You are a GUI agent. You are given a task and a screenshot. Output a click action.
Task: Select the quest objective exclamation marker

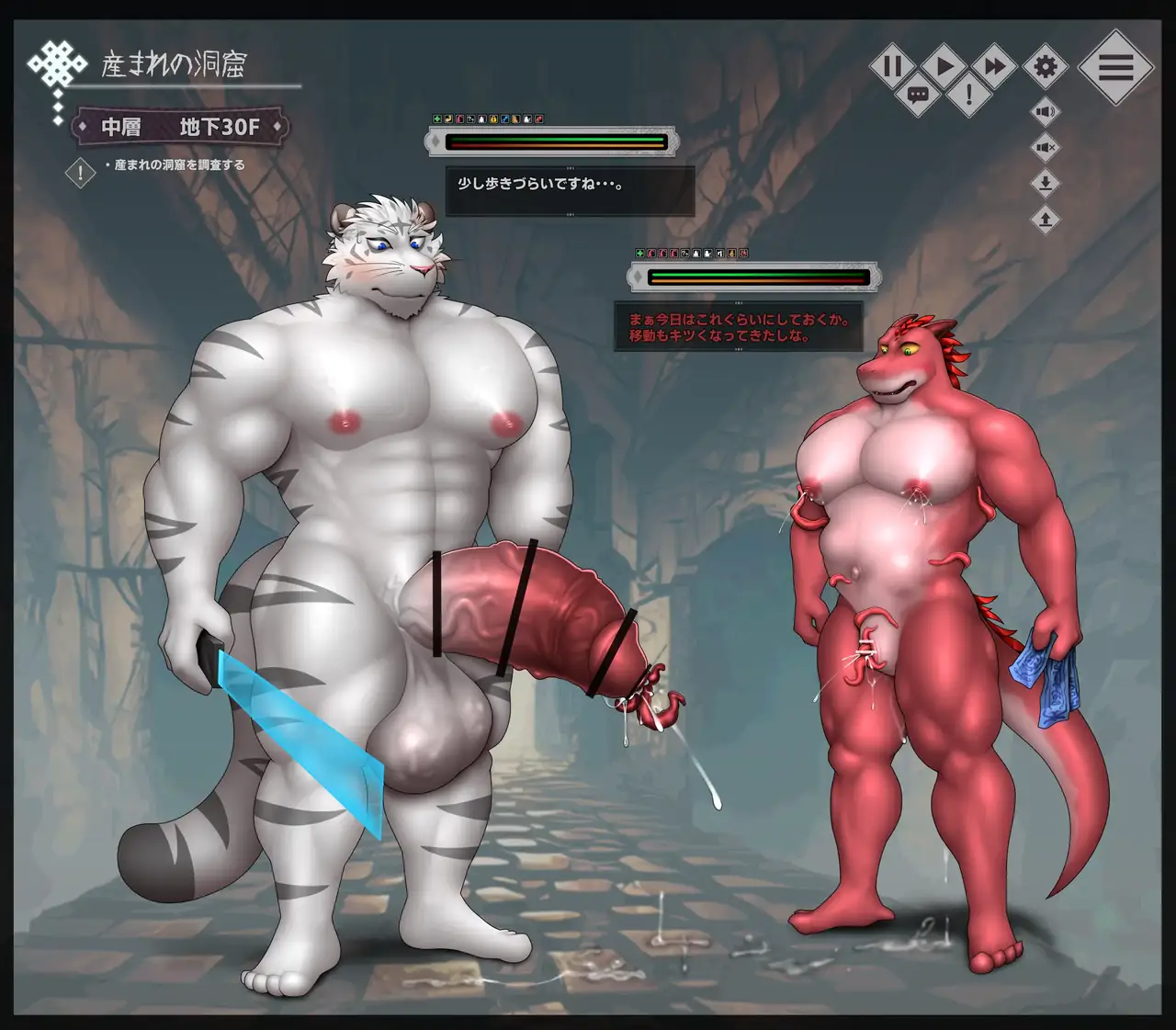[81, 172]
